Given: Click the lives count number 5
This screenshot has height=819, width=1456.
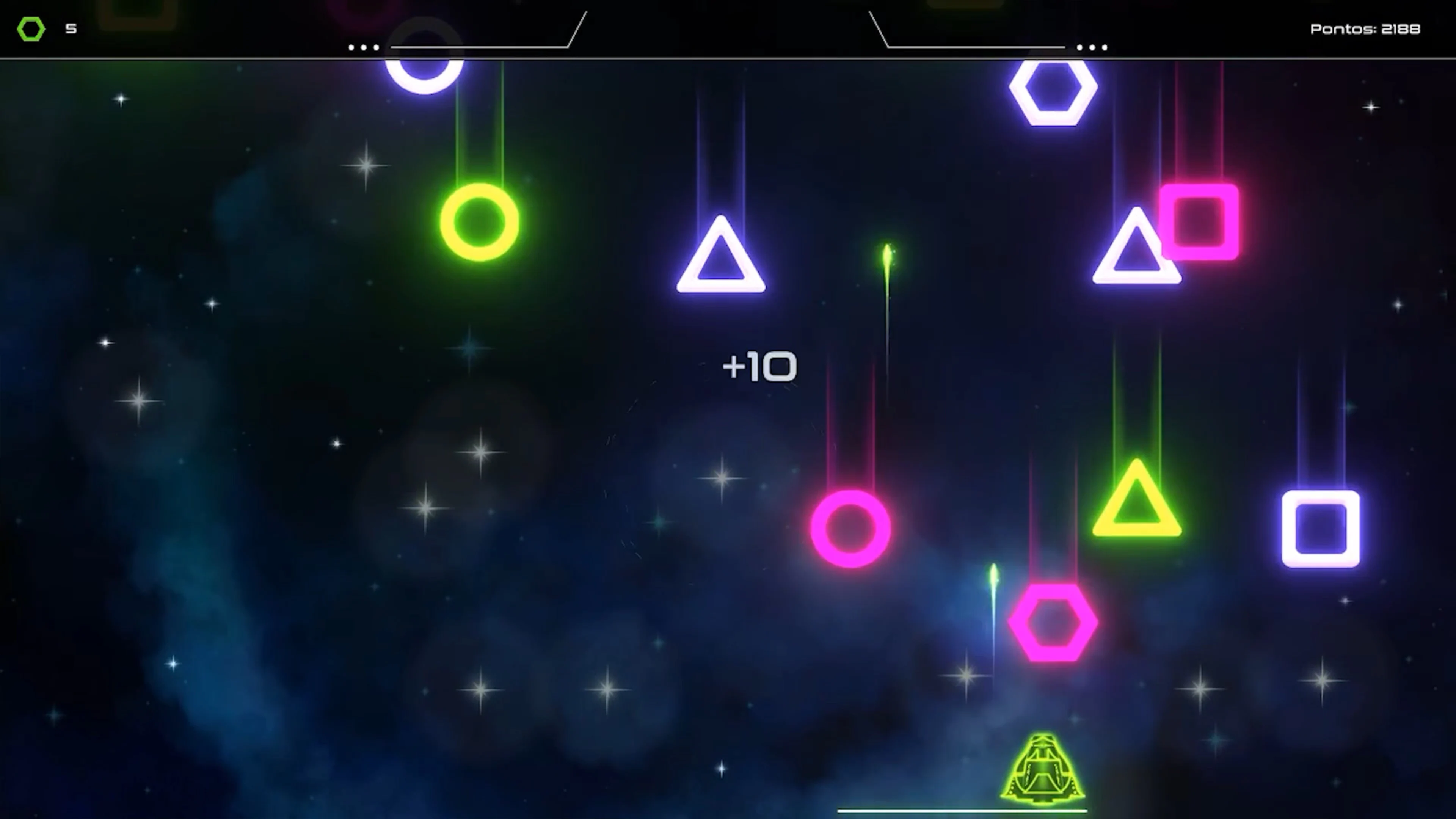Looking at the screenshot, I should tap(71, 29).
